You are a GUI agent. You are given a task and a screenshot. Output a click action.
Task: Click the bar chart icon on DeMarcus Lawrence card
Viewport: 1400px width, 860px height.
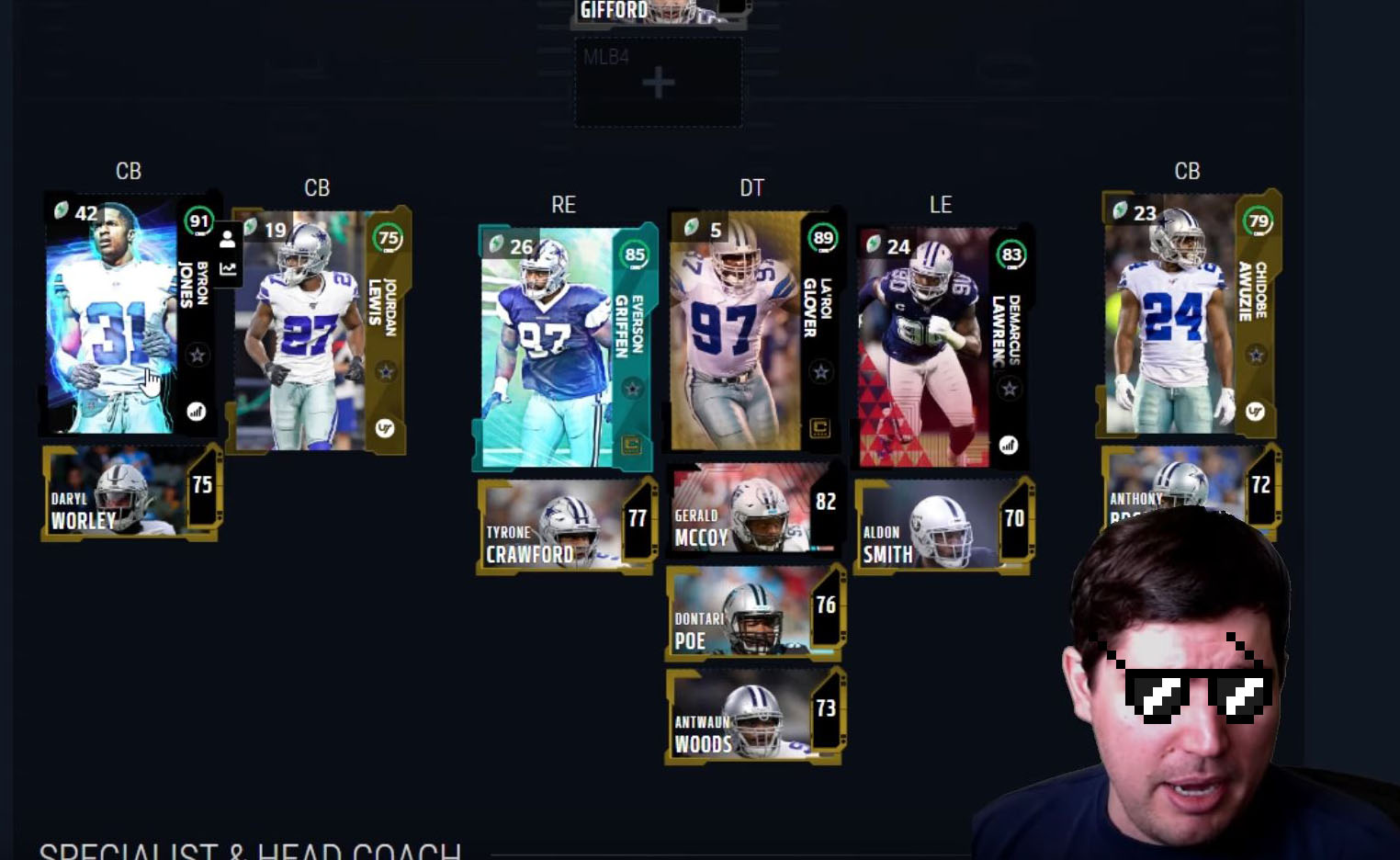(1008, 444)
